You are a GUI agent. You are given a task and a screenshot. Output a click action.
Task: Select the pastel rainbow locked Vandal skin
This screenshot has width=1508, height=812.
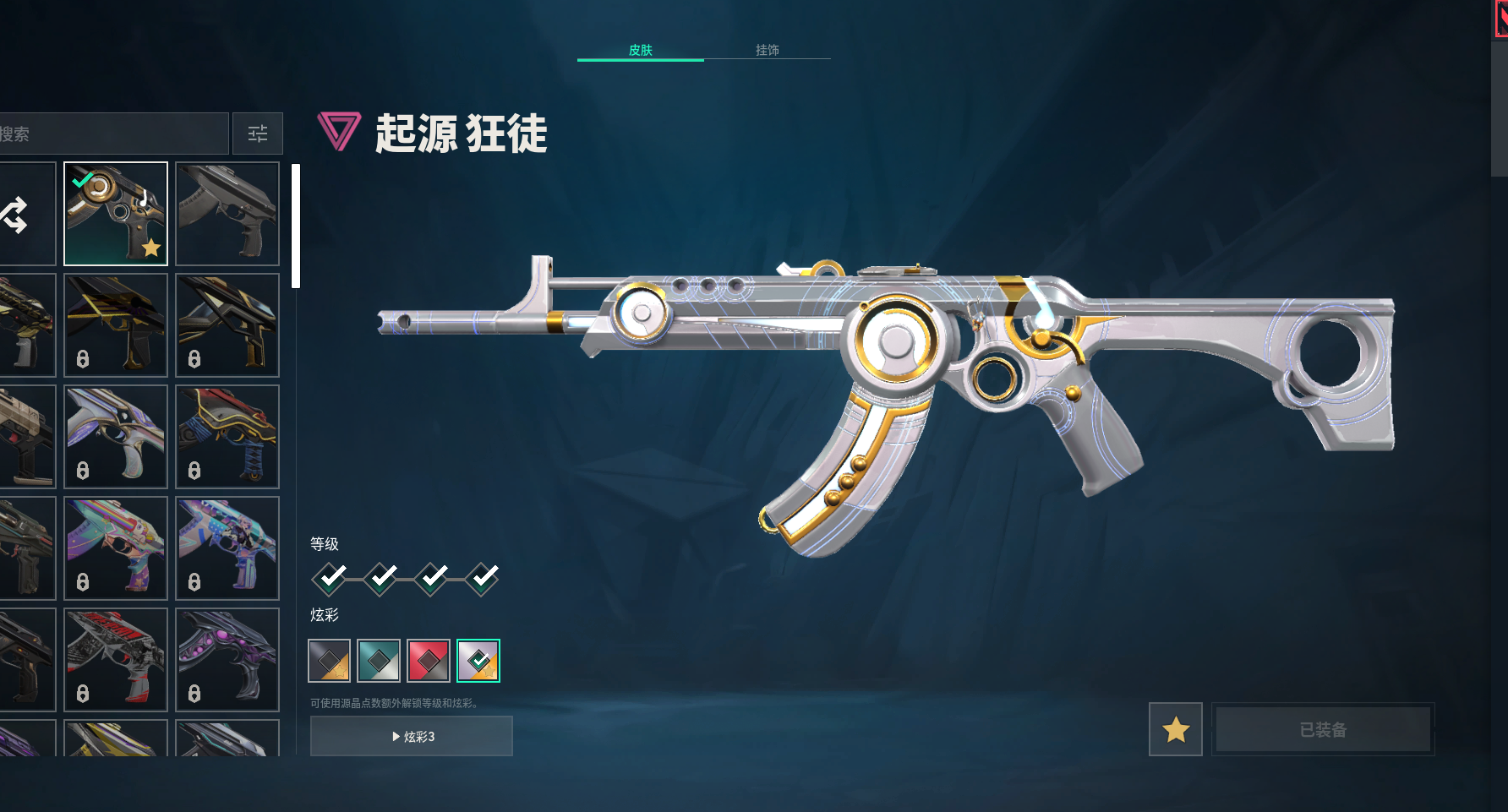pos(116,548)
